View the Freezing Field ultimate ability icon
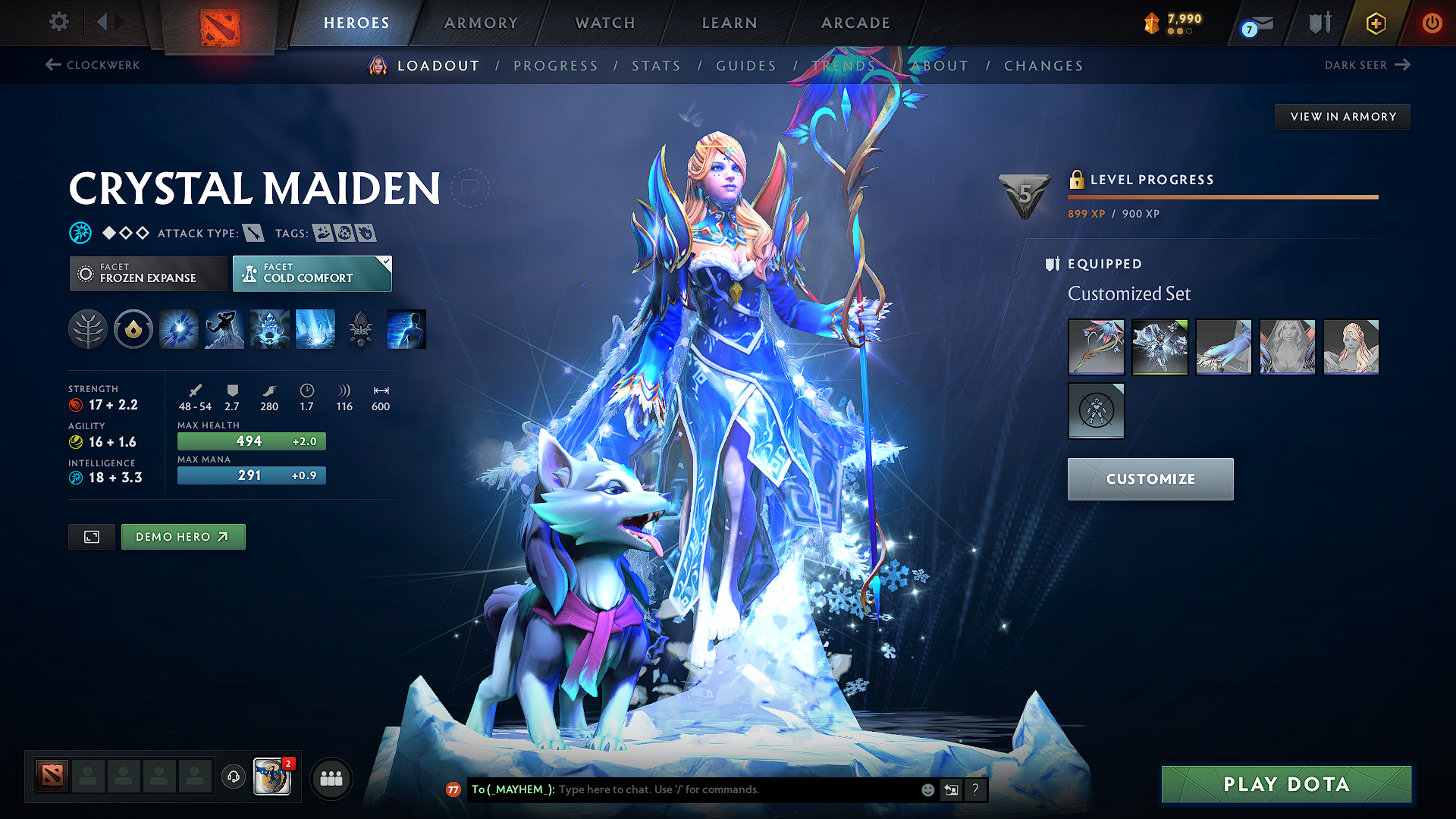1456x819 pixels. point(315,328)
